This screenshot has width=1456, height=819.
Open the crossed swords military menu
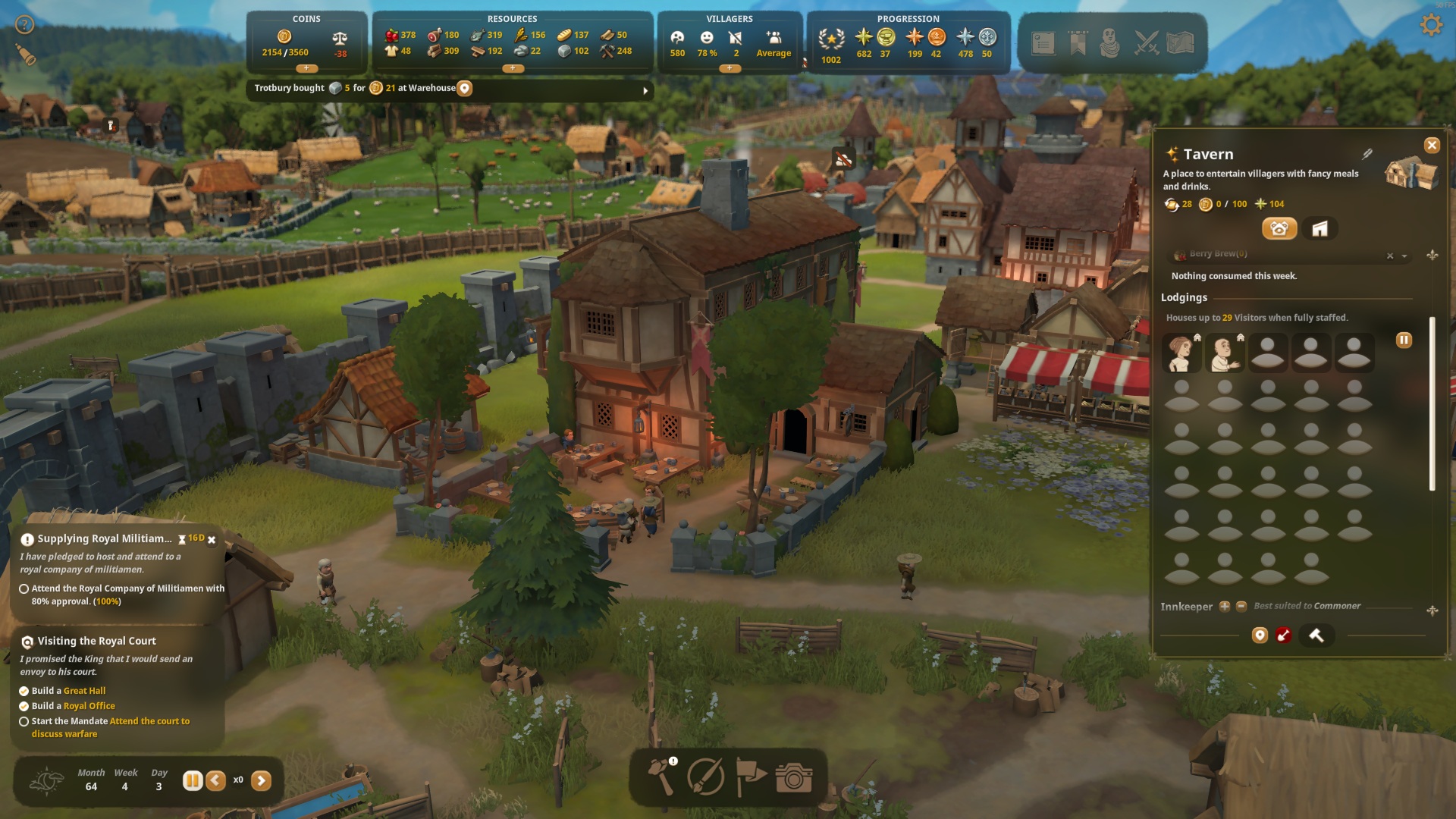1146,43
